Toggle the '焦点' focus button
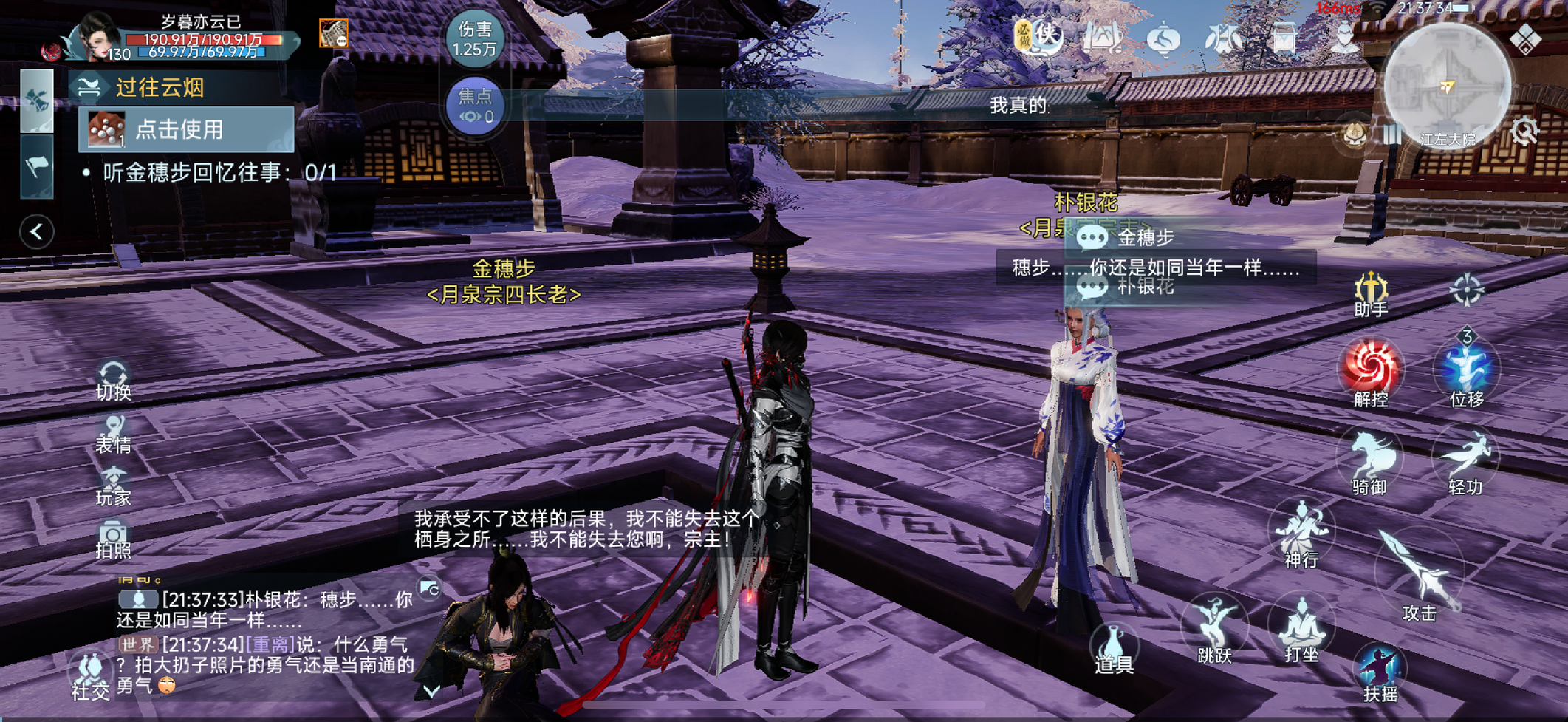The image size is (1568, 722). coord(474,106)
